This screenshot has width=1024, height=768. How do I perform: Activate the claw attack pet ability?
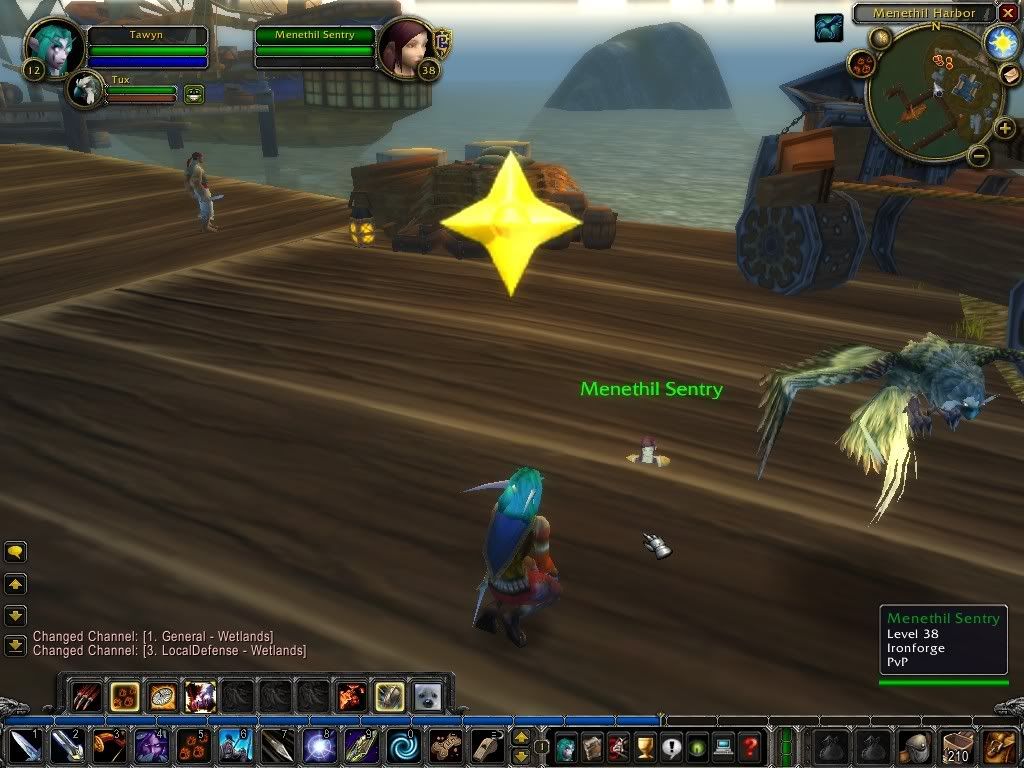click(x=87, y=696)
